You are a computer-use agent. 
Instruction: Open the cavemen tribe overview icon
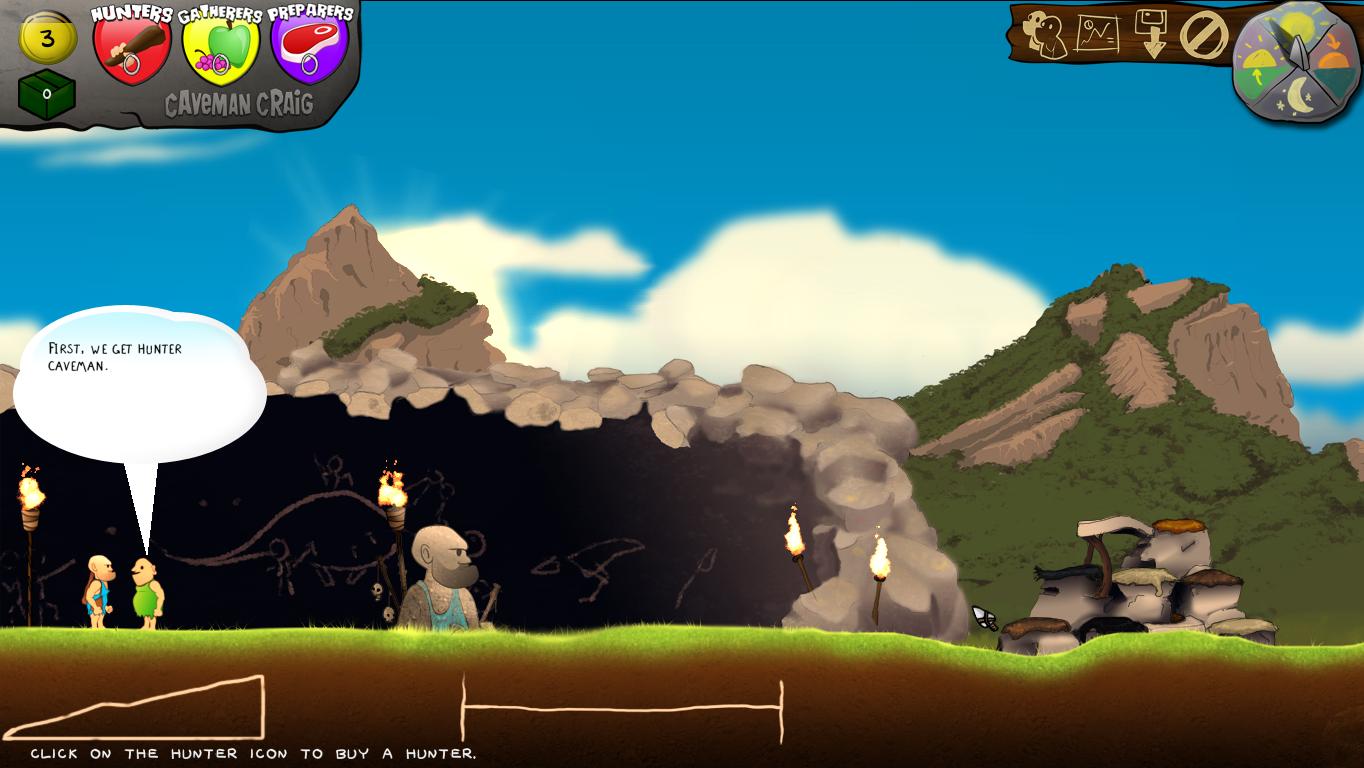(1045, 33)
